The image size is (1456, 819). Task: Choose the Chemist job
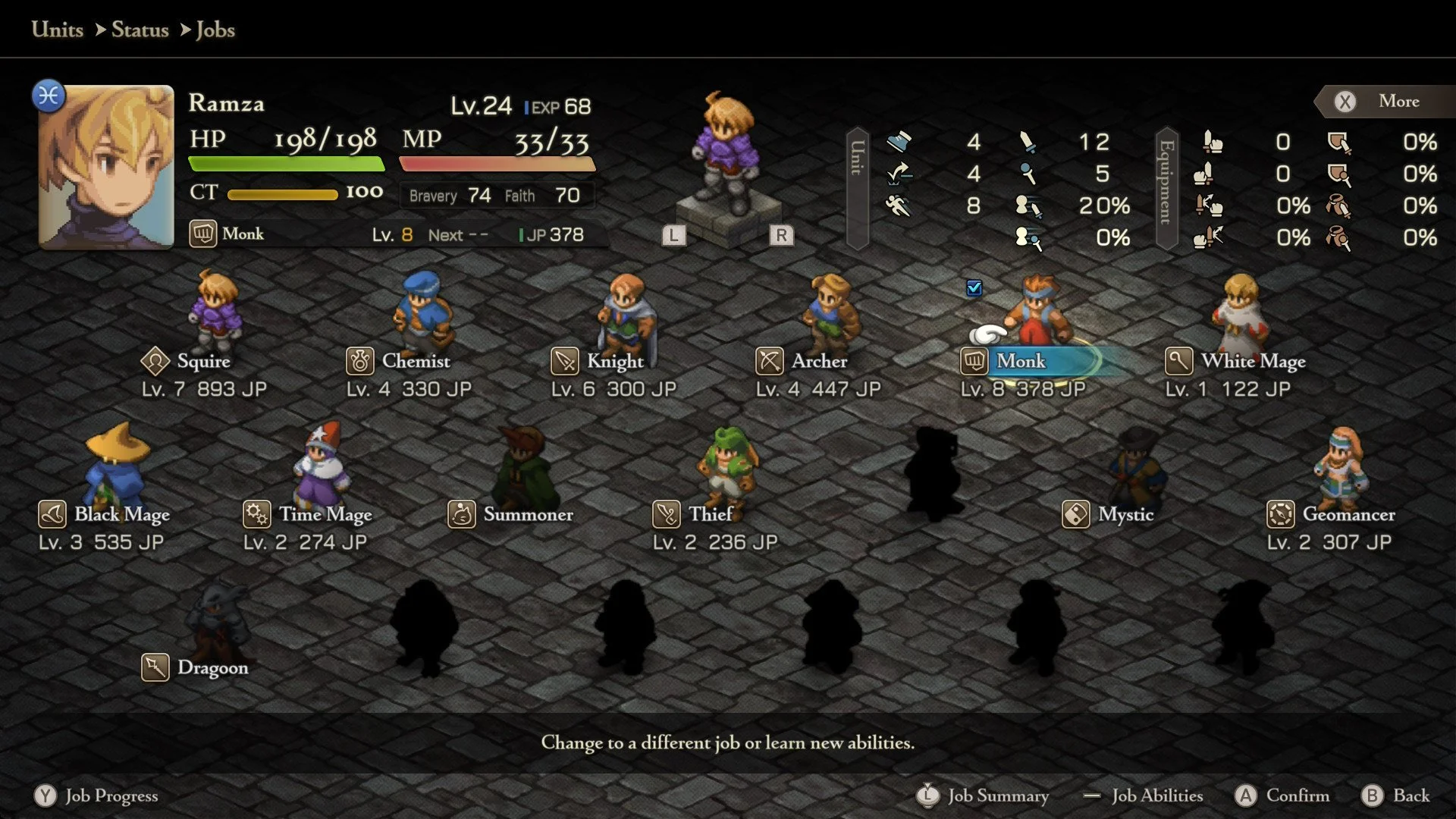pos(415,361)
